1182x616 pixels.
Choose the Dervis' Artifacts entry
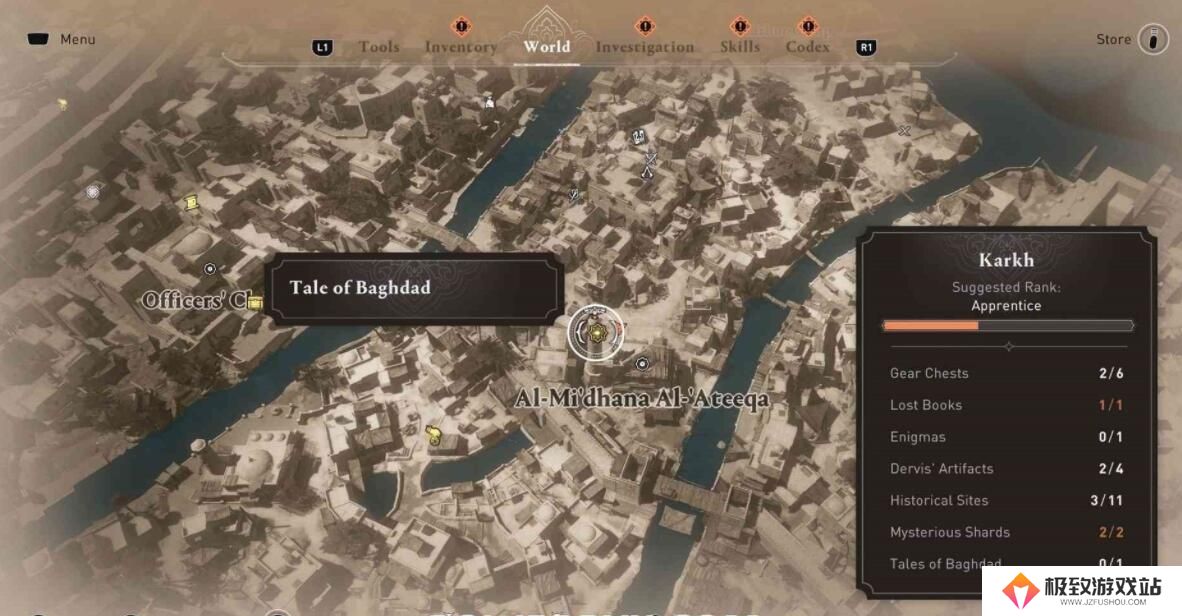1007,468
